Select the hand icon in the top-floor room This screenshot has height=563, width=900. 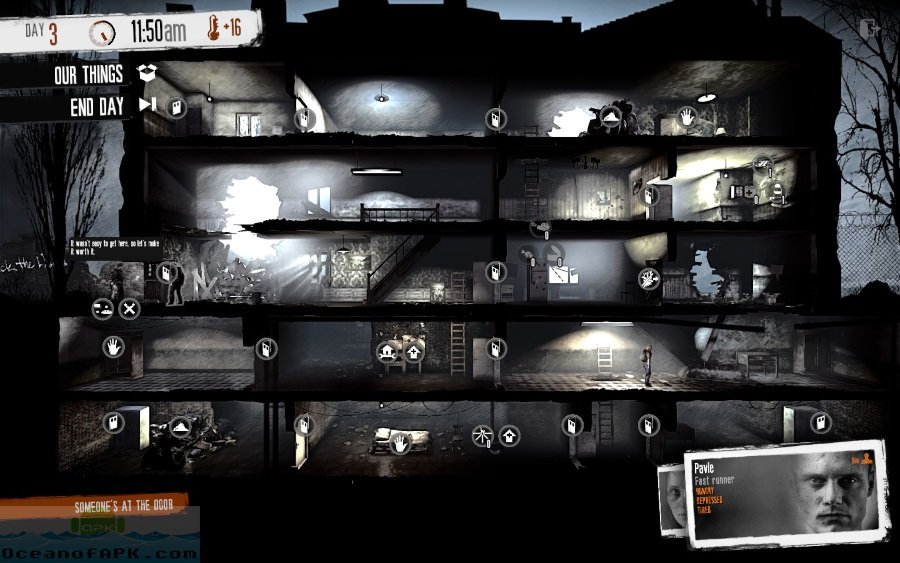[688, 117]
